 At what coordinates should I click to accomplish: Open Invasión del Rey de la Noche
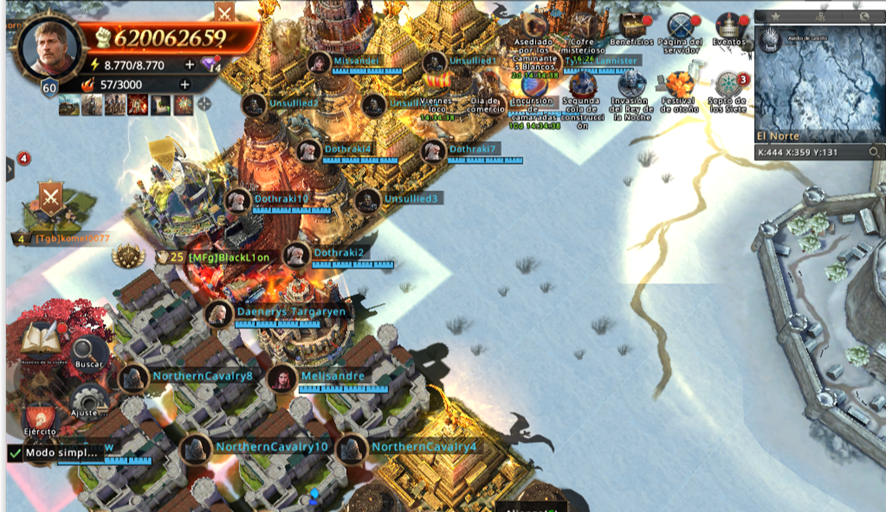[x=631, y=85]
